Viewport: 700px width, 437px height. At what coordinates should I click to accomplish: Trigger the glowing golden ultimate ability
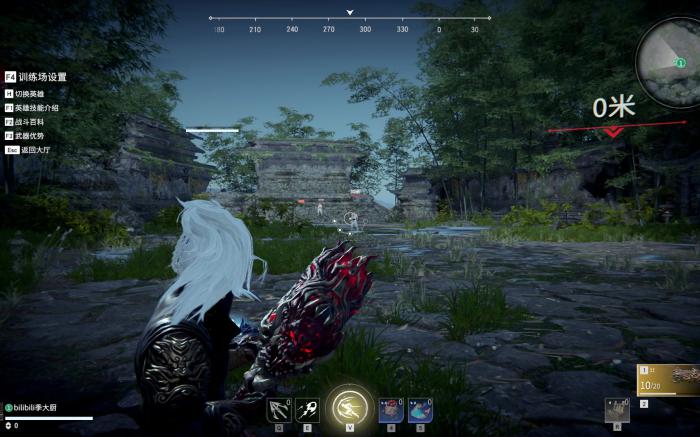point(347,407)
